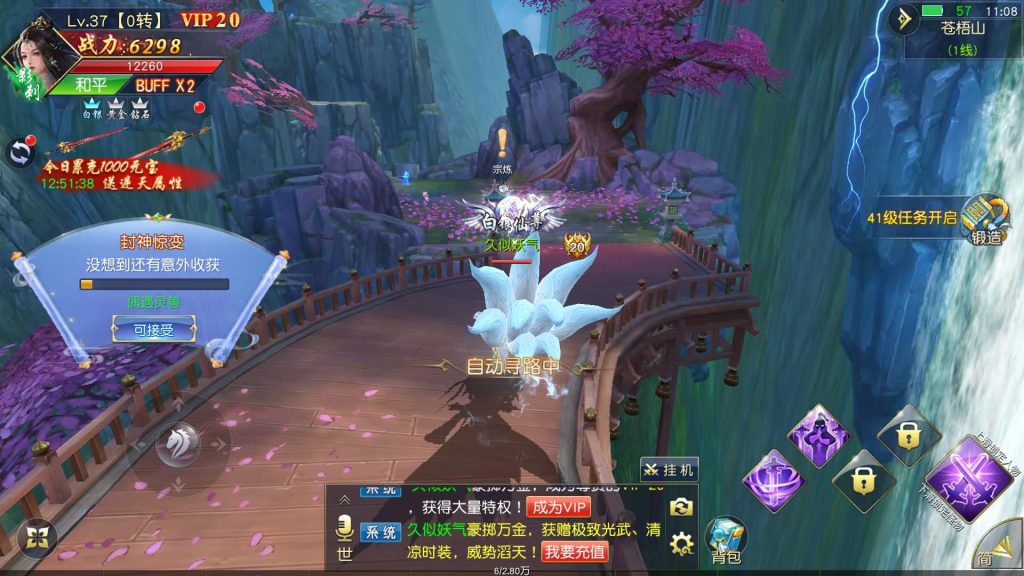The image size is (1024, 576).
Task: Open the BUFF X2 details
Action: (165, 86)
